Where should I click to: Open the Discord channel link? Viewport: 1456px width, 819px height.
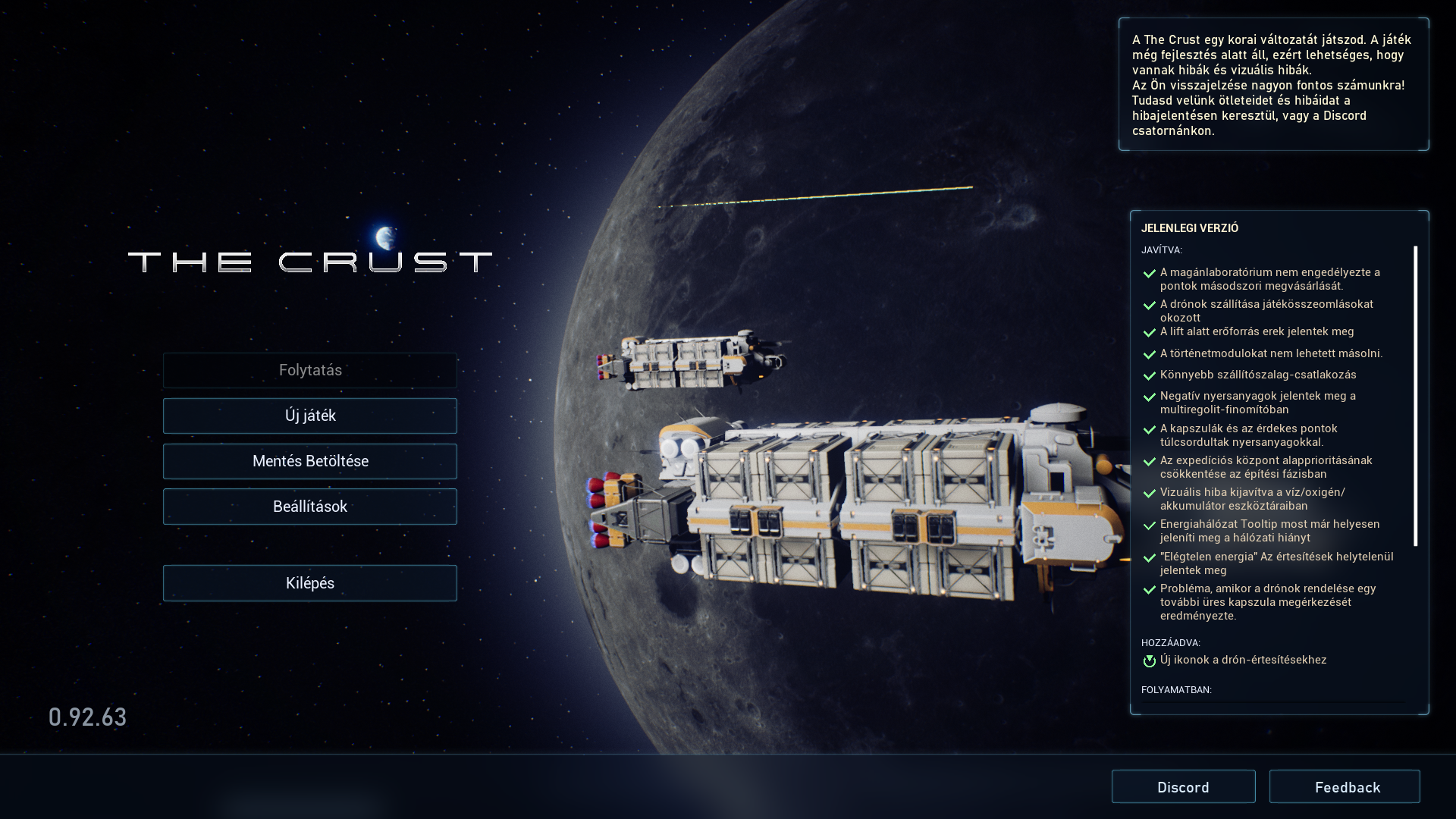[x=1183, y=787]
